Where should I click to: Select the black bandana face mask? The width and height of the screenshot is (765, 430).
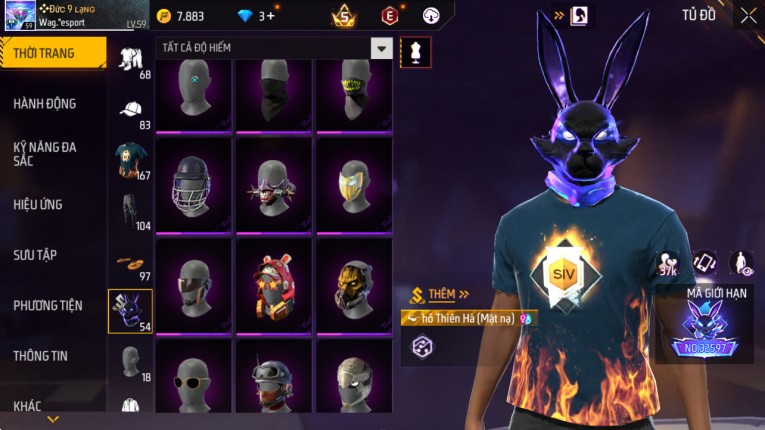tap(273, 95)
